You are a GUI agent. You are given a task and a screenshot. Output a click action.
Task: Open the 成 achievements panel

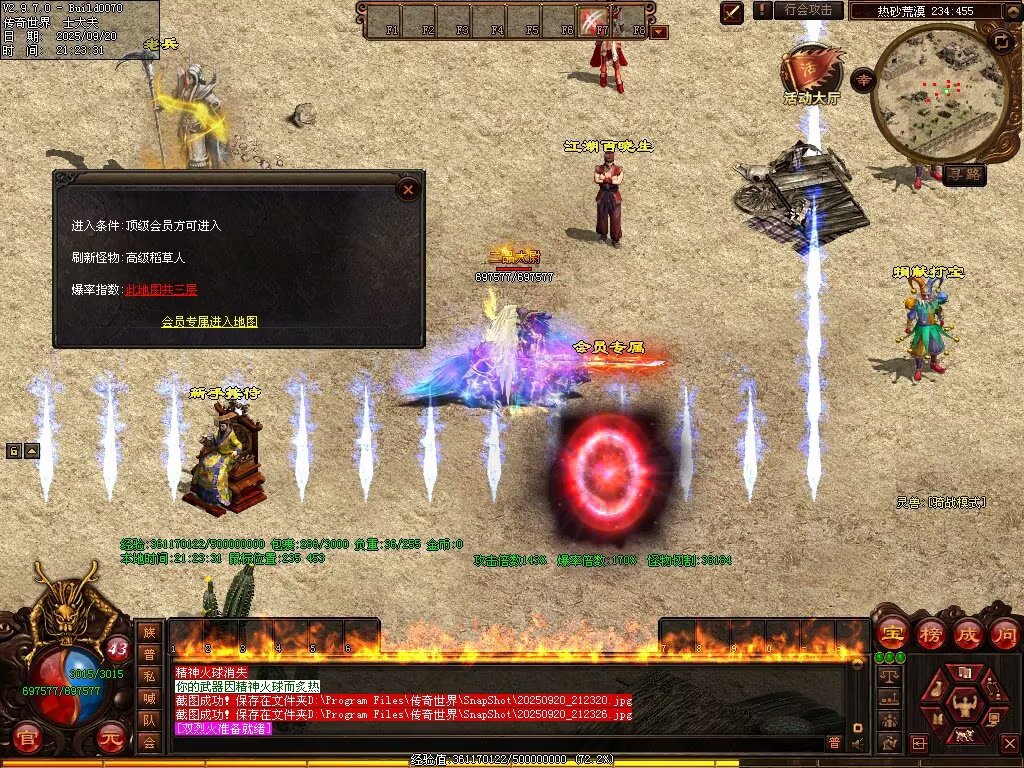968,633
